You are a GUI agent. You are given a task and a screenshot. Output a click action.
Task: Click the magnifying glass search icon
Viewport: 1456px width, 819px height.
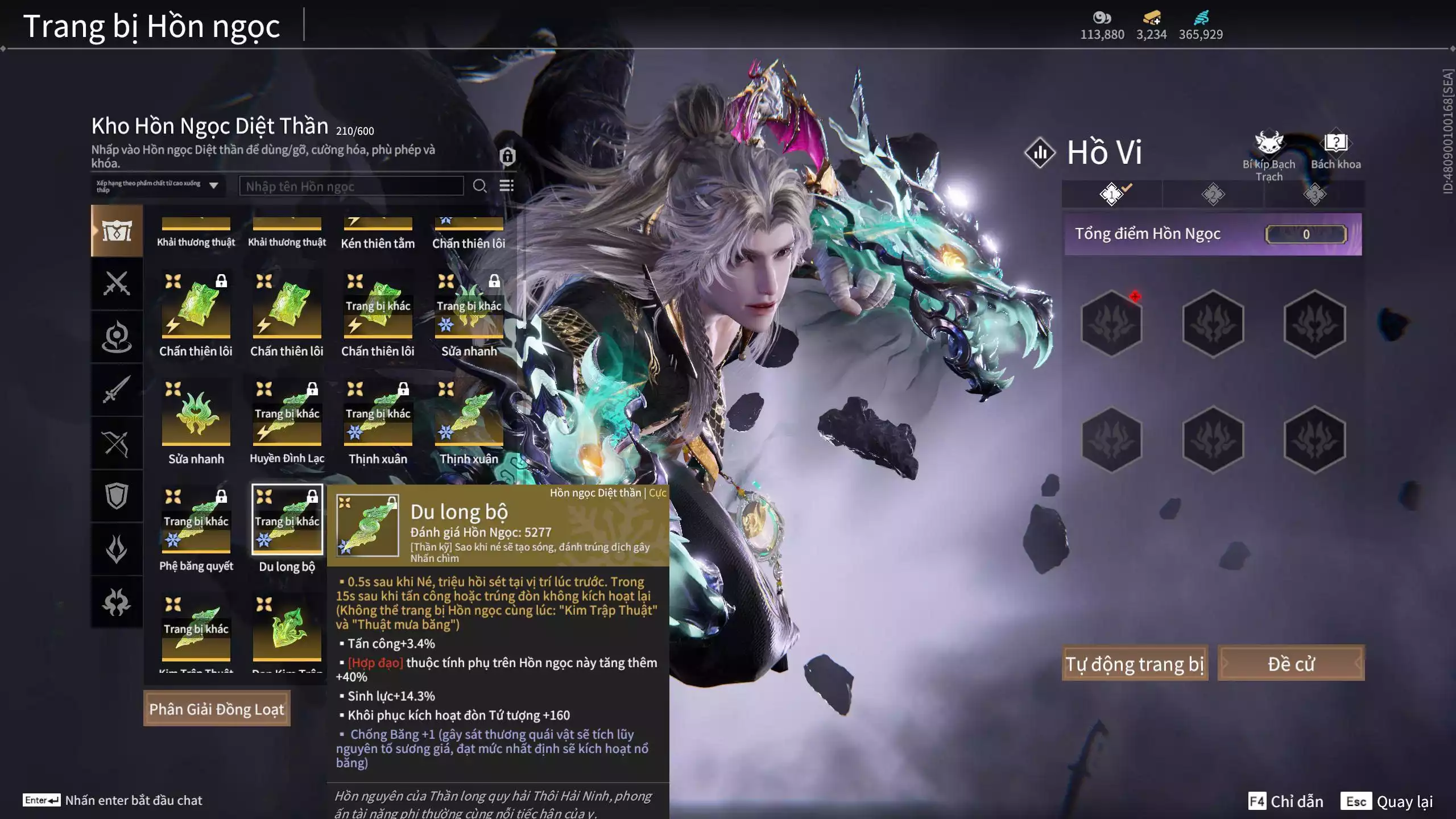click(x=479, y=186)
